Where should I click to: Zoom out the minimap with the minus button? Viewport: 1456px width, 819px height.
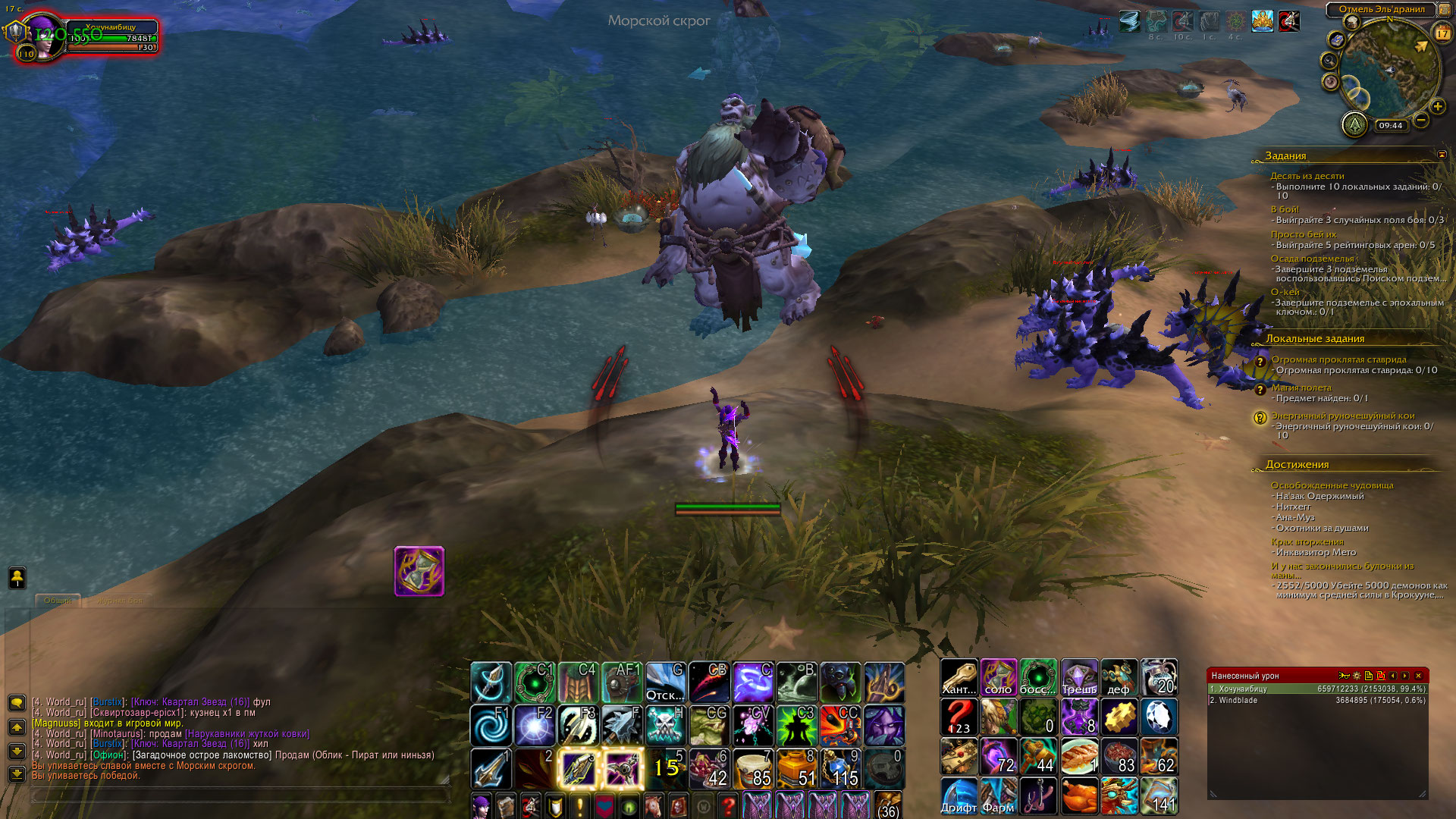(1421, 120)
